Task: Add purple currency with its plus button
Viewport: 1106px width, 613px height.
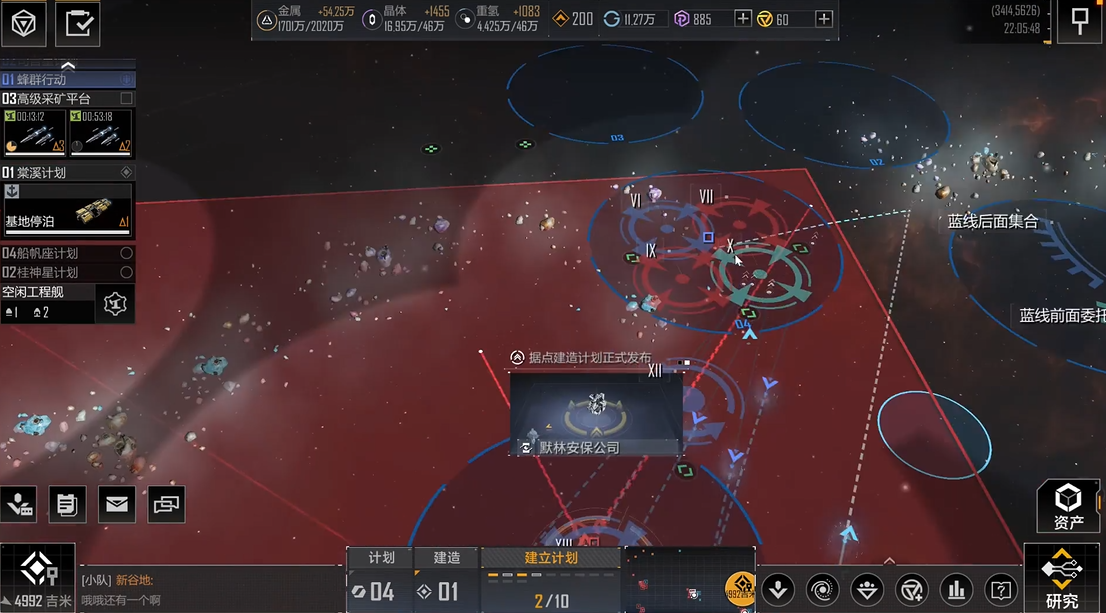Action: pyautogui.click(x=743, y=19)
